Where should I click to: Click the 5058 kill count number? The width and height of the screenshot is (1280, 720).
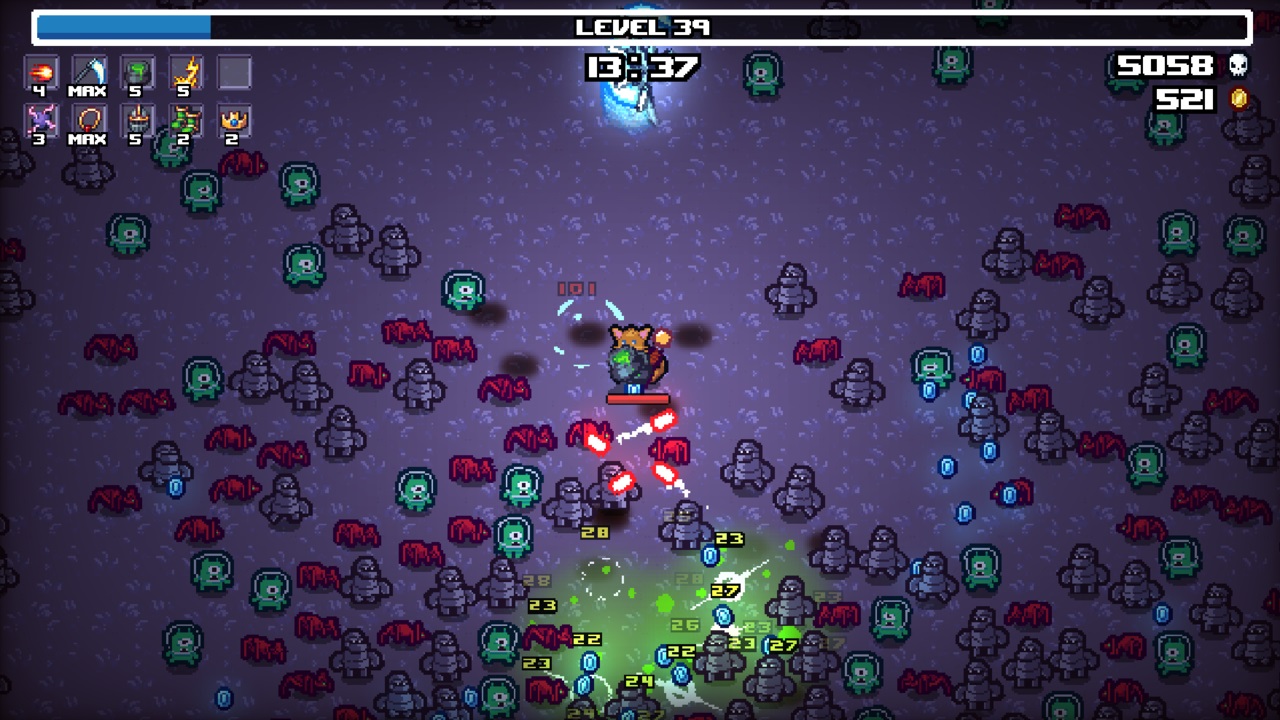click(x=1164, y=64)
